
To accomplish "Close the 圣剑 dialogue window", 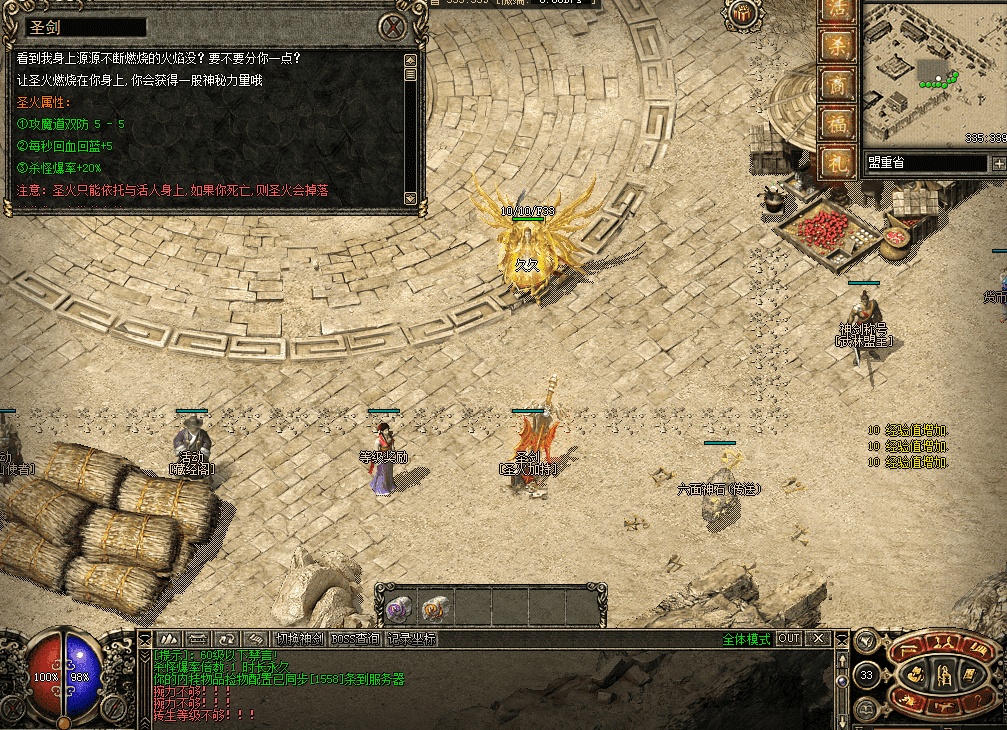I will pyautogui.click(x=397, y=27).
